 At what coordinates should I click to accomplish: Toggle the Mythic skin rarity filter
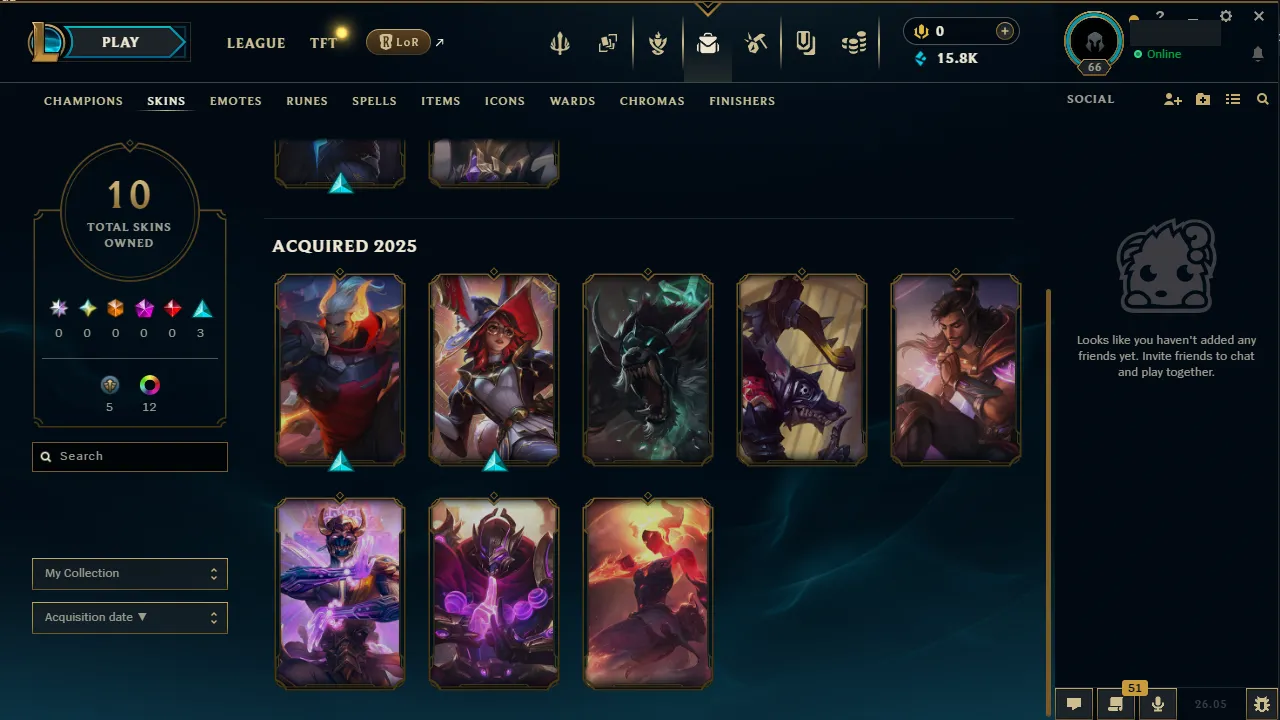(87, 308)
